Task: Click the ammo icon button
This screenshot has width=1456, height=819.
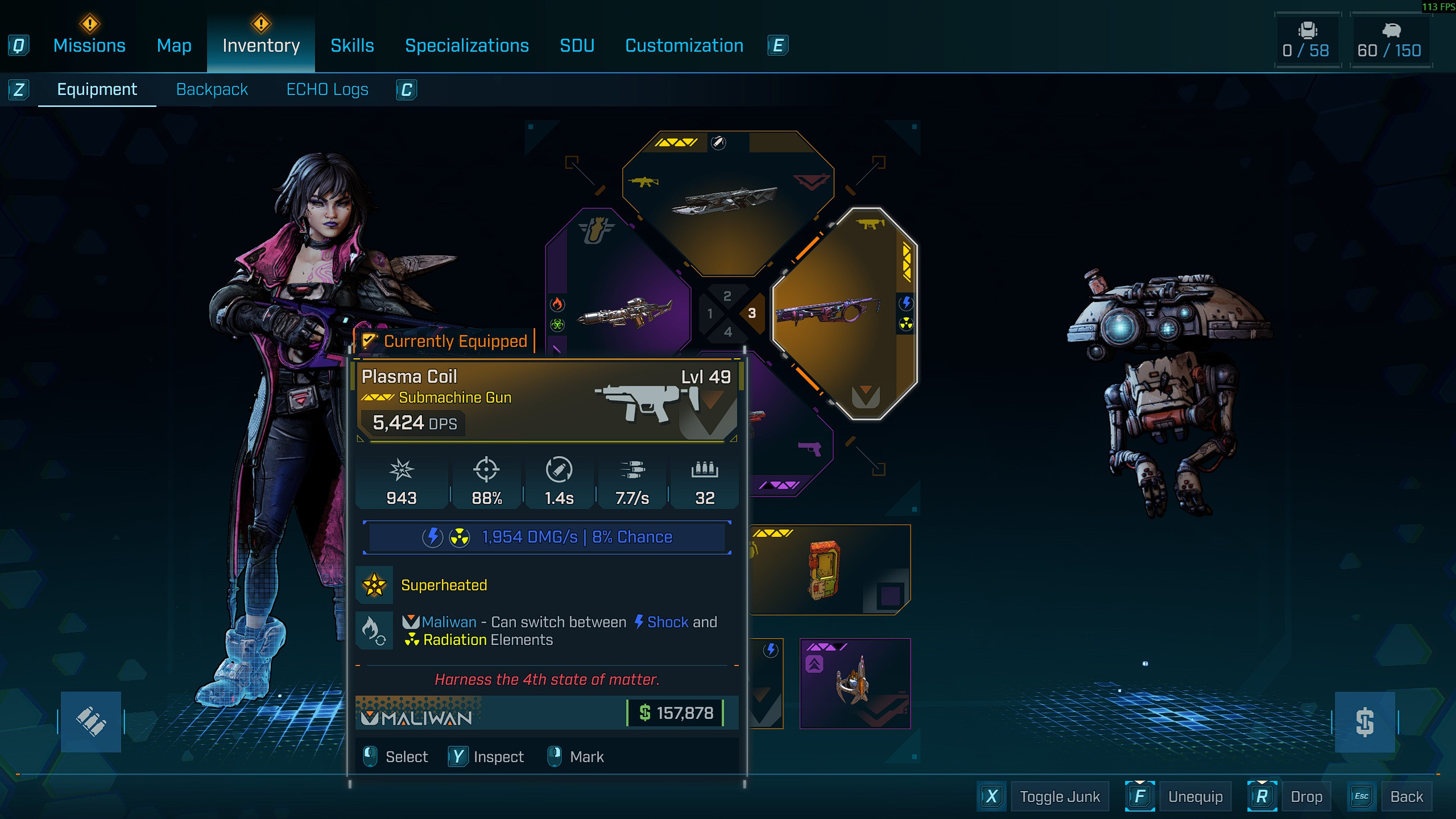Action: click(x=91, y=722)
